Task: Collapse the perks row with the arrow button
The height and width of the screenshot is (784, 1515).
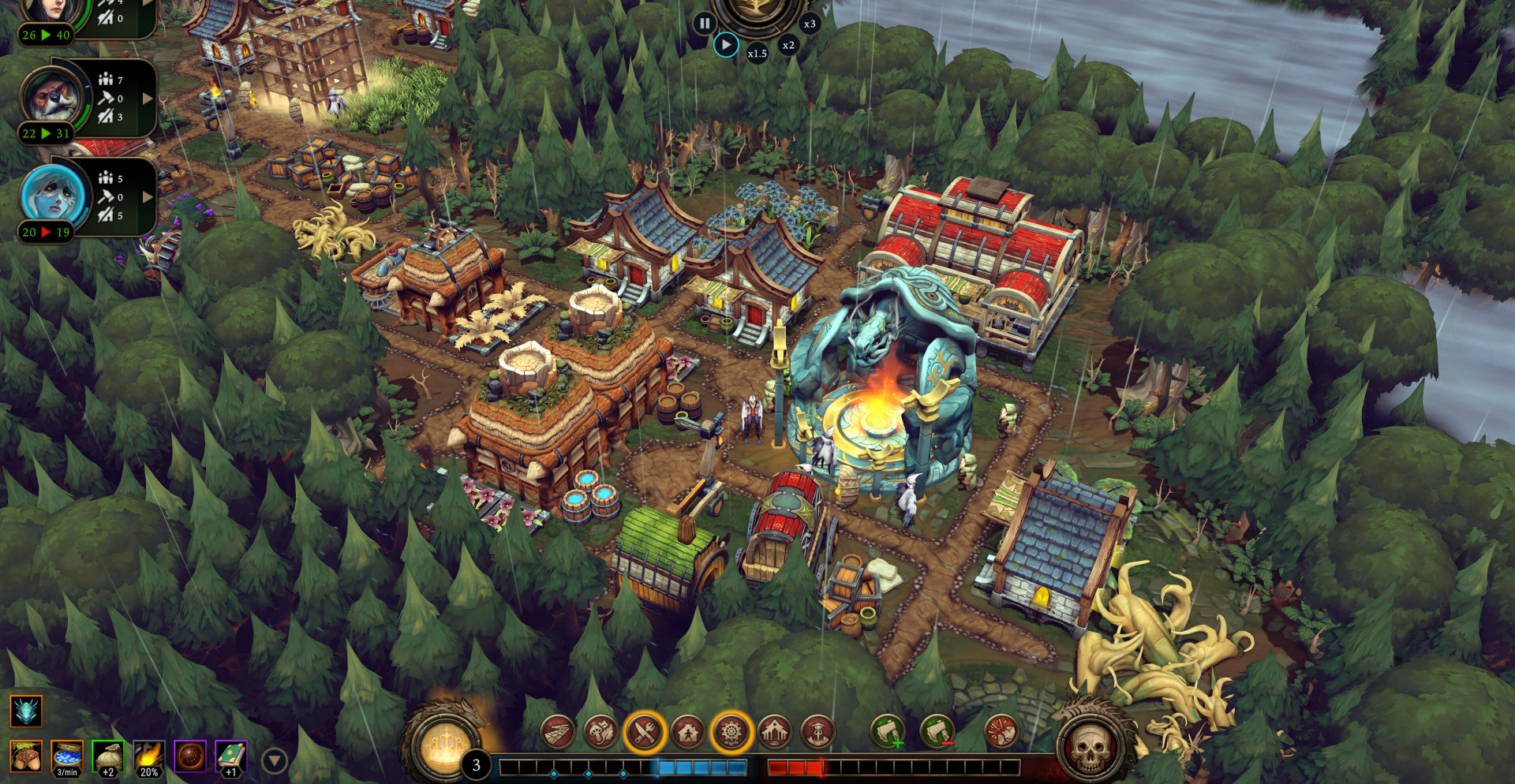Action: pos(274,760)
